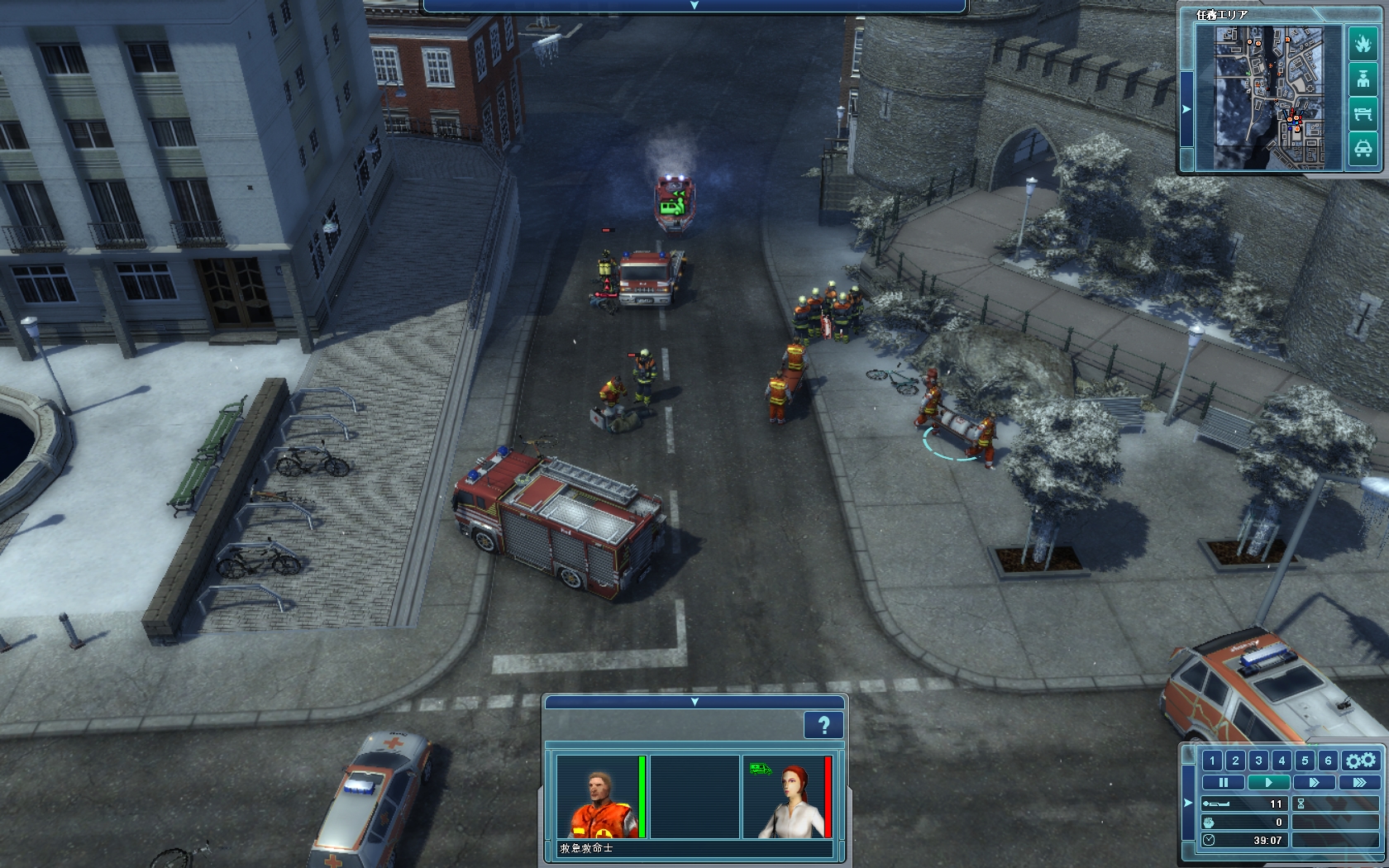This screenshot has width=1389, height=868.
Task: Collapse the minimap panel with side arrow
Action: point(1186,109)
